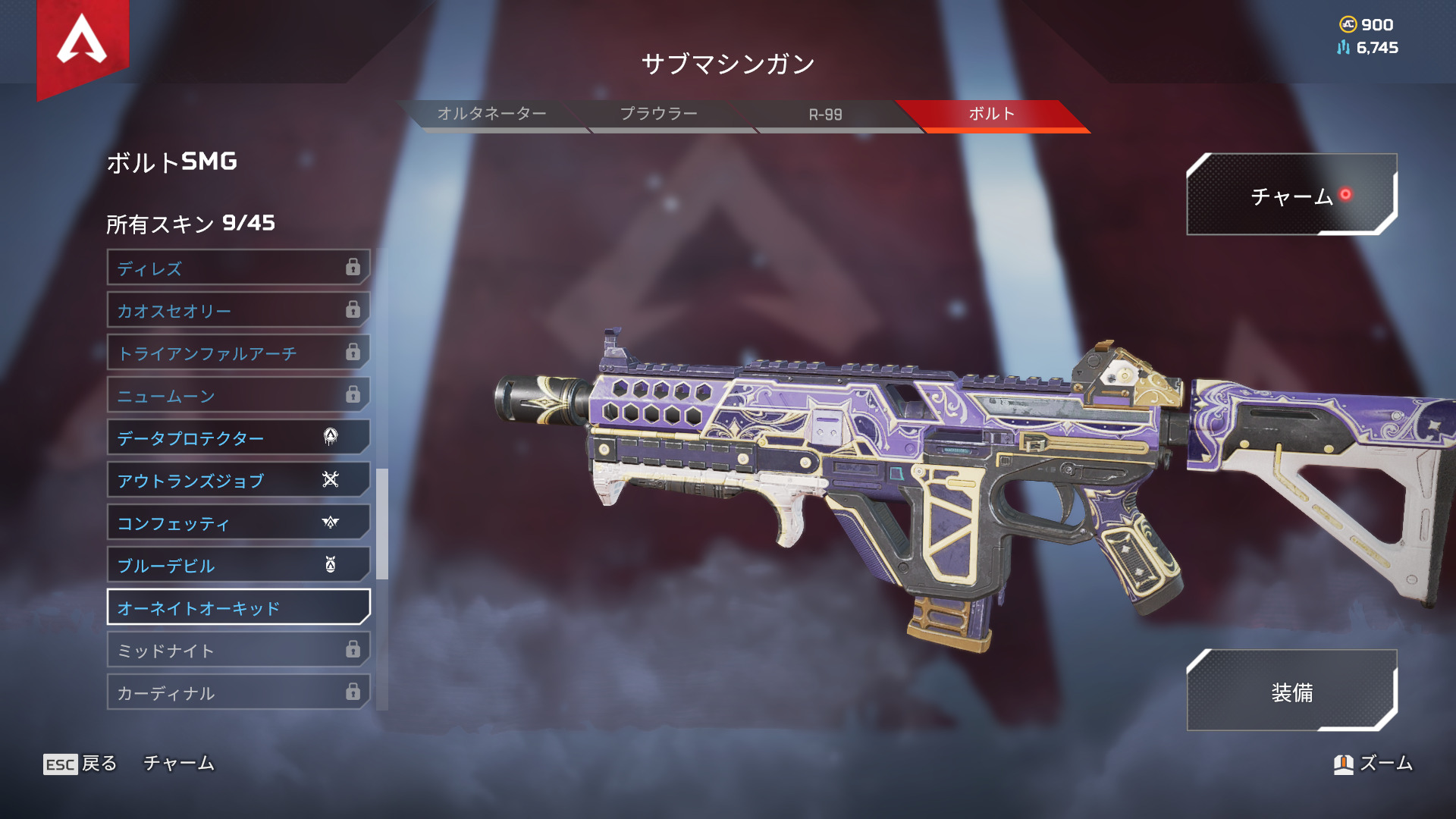Viewport: 1456px width, 819px height.
Task: Equip the skin with 装備 button
Action: [x=1291, y=692]
